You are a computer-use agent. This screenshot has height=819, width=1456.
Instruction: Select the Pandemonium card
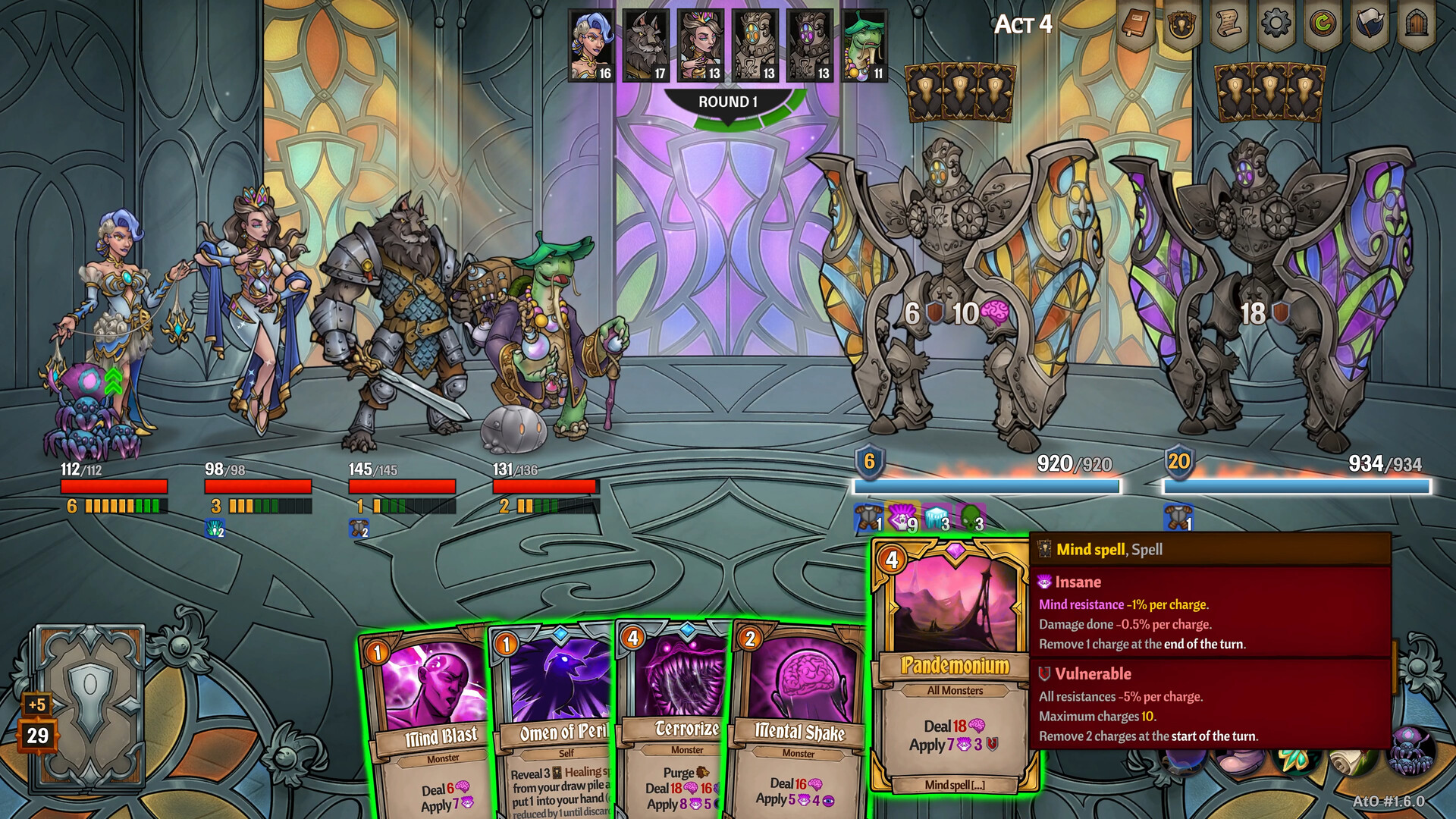tap(953, 667)
